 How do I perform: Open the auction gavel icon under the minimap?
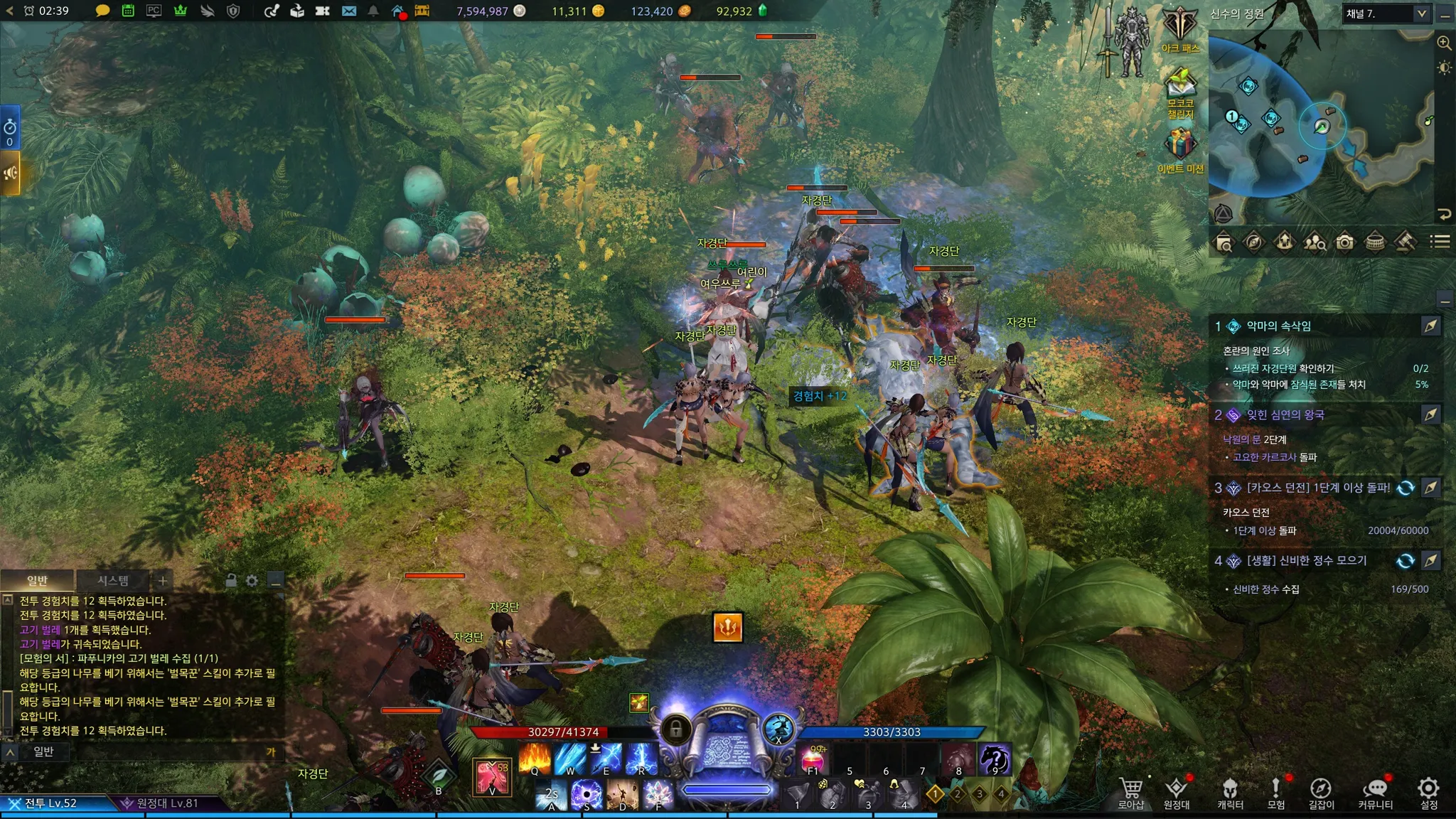click(1404, 242)
